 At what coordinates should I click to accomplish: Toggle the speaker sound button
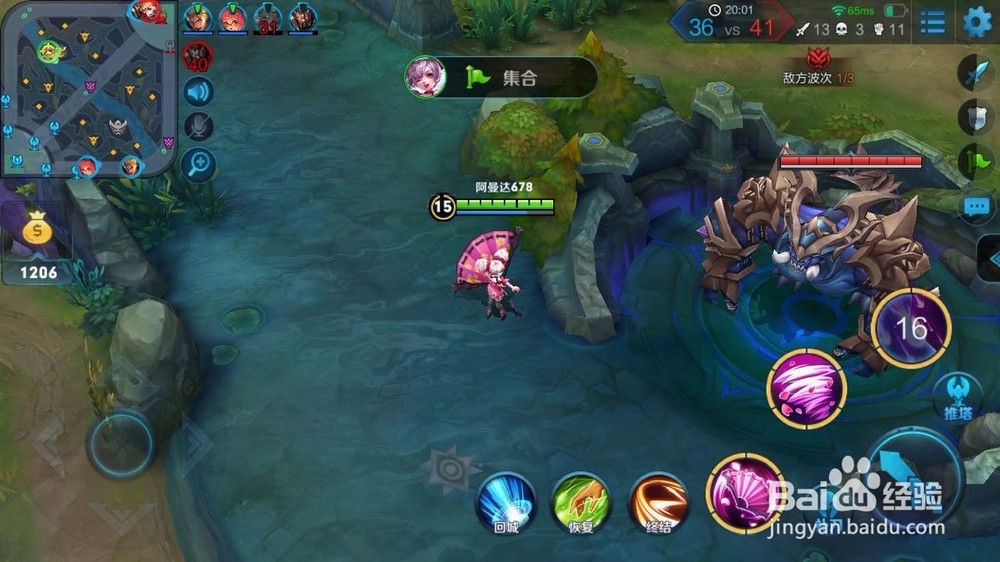[199, 92]
